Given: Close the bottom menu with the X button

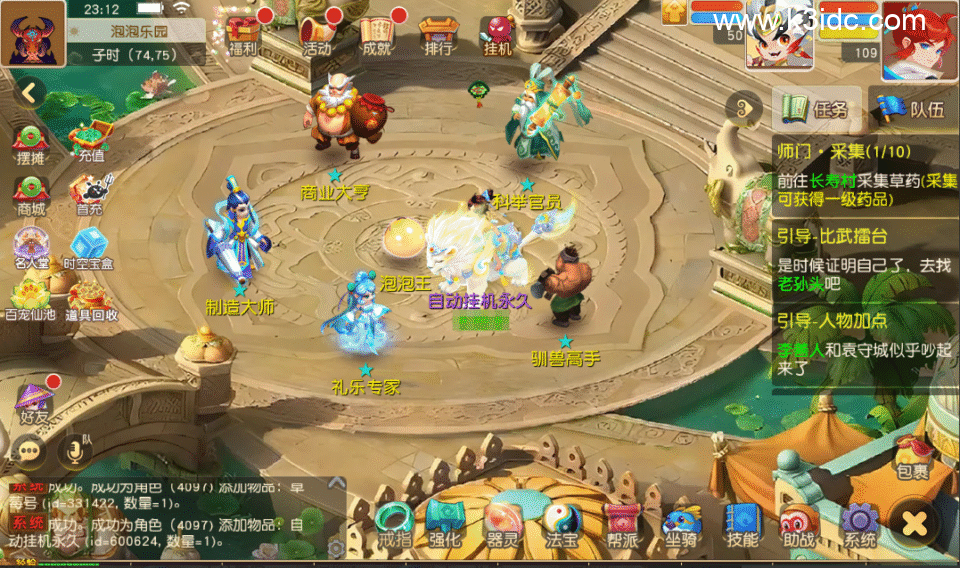Looking at the screenshot, I should tap(914, 522).
